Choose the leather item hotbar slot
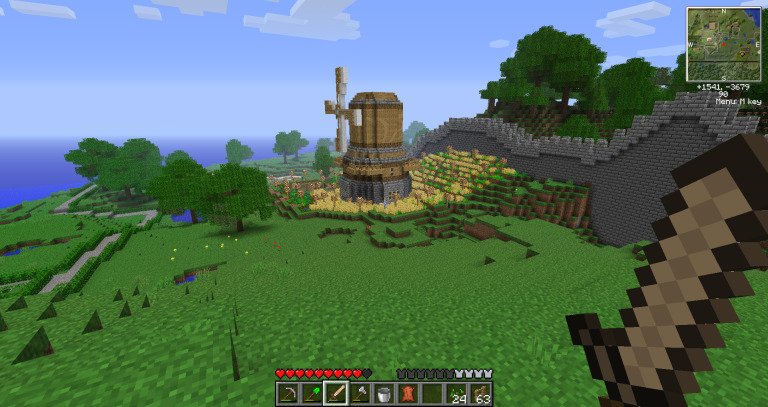768x407 pixels. (408, 394)
